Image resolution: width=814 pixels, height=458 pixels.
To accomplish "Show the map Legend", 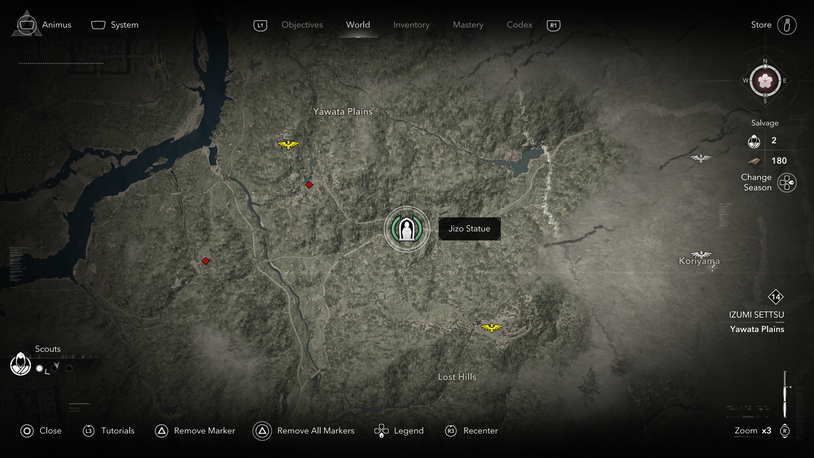I will pyautogui.click(x=399, y=431).
